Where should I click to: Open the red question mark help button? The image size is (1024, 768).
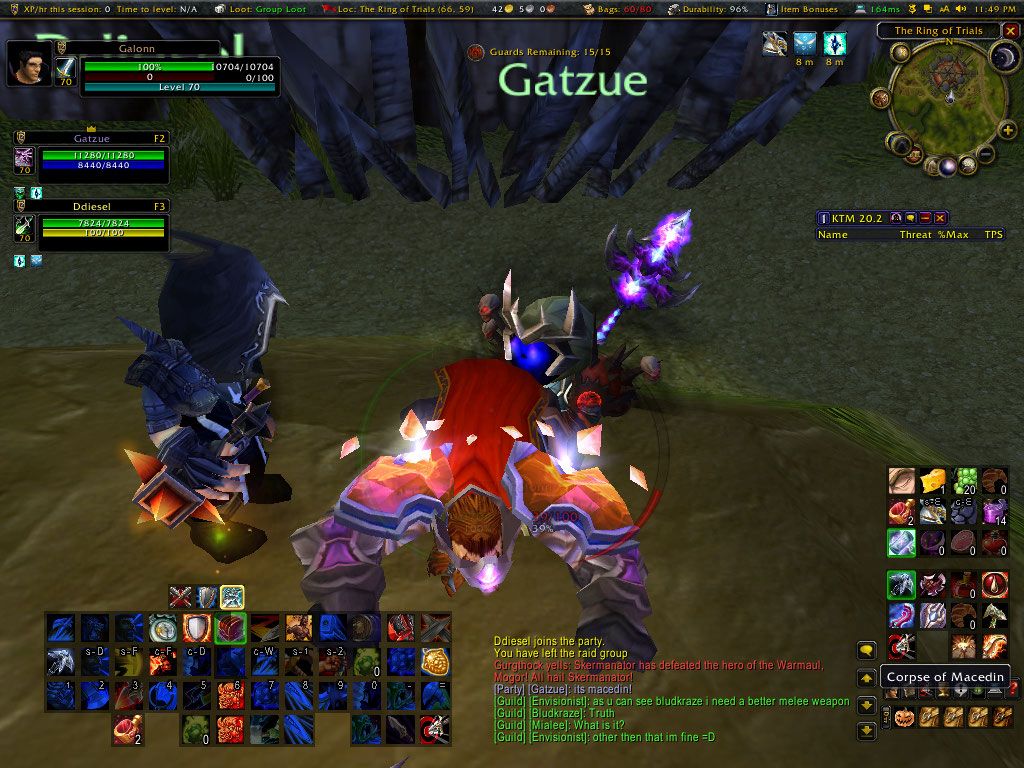(x=1014, y=687)
